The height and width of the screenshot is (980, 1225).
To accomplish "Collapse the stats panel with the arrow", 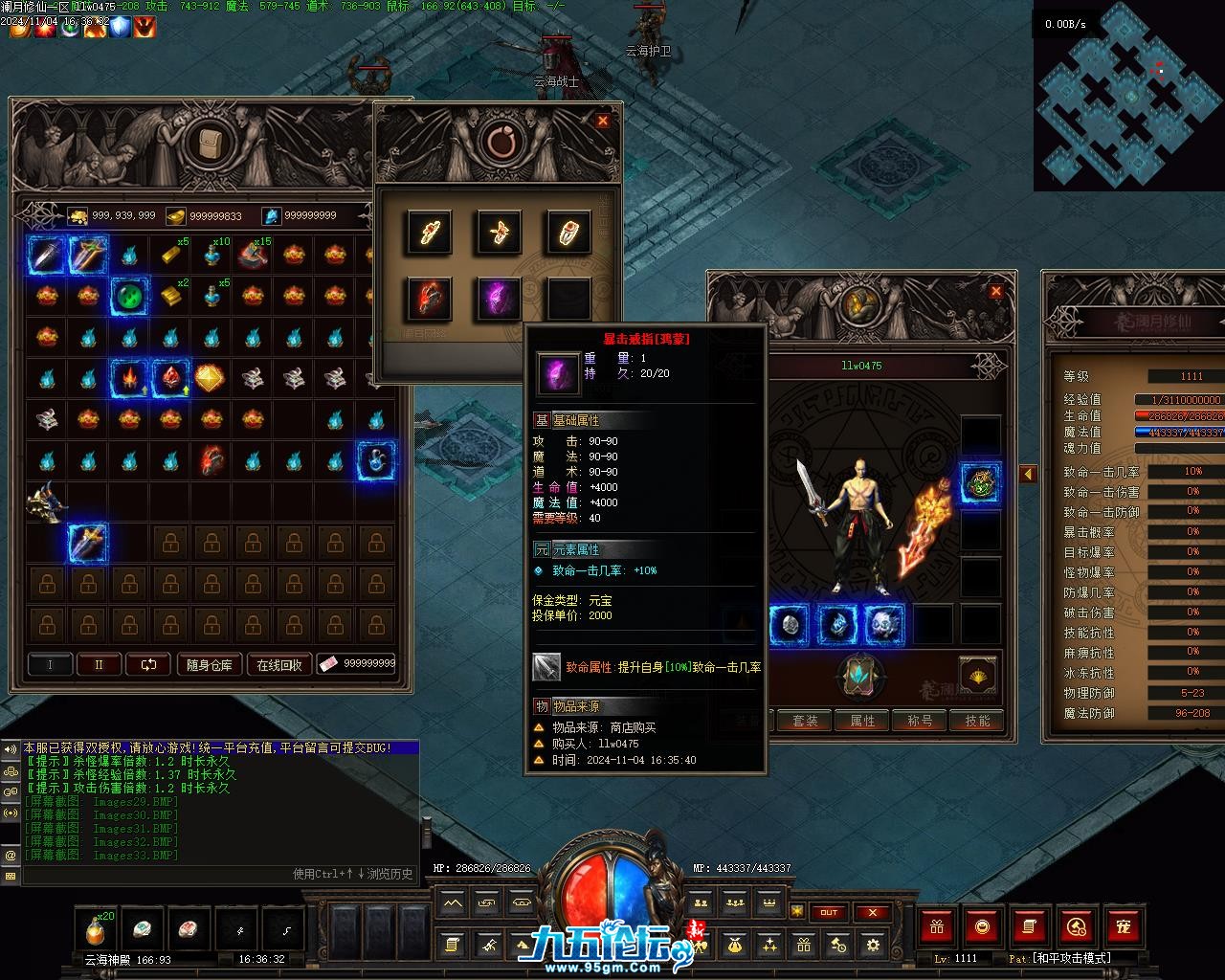I will (1029, 474).
